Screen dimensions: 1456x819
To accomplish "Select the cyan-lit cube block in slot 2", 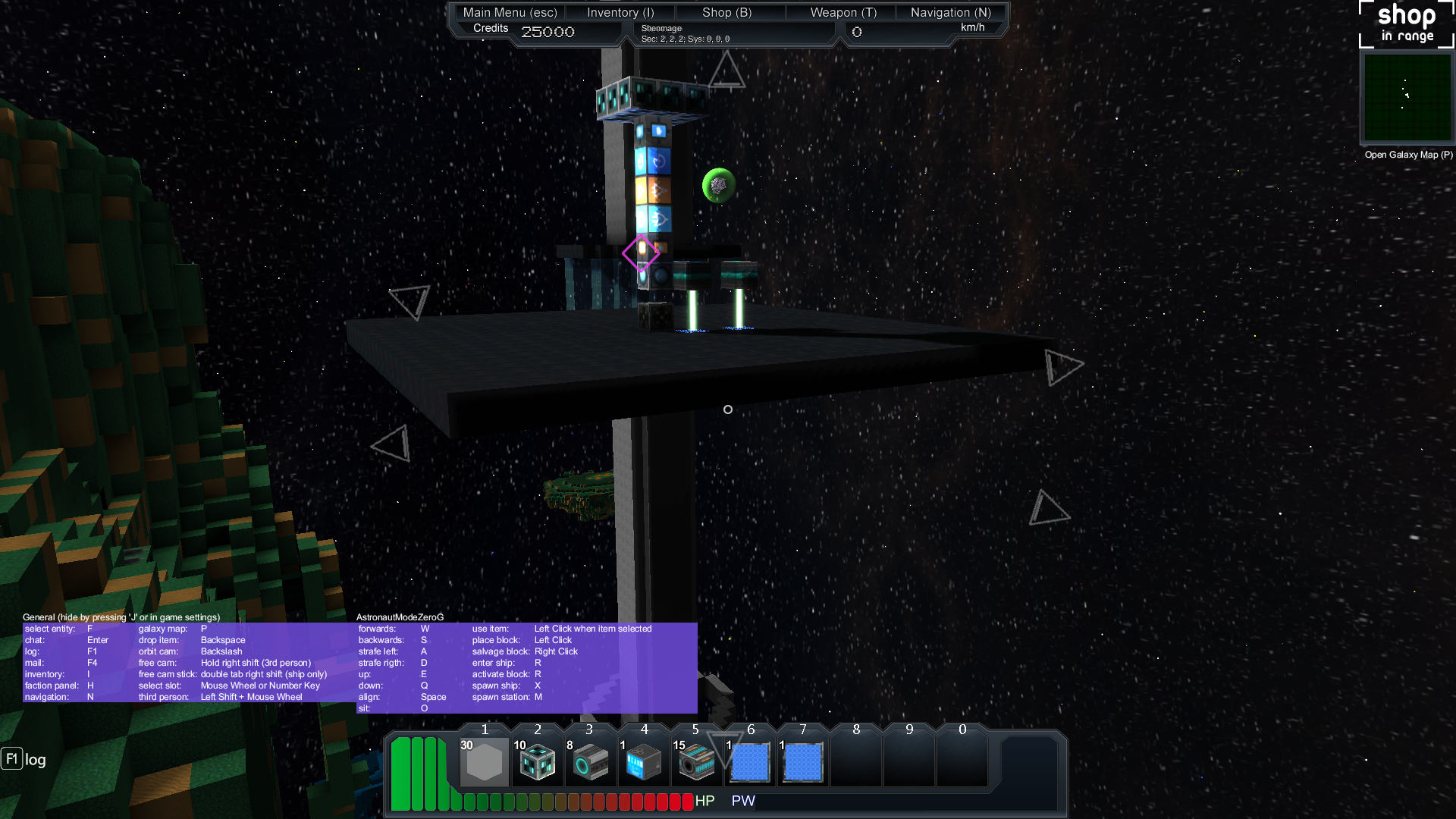I will coord(538,761).
